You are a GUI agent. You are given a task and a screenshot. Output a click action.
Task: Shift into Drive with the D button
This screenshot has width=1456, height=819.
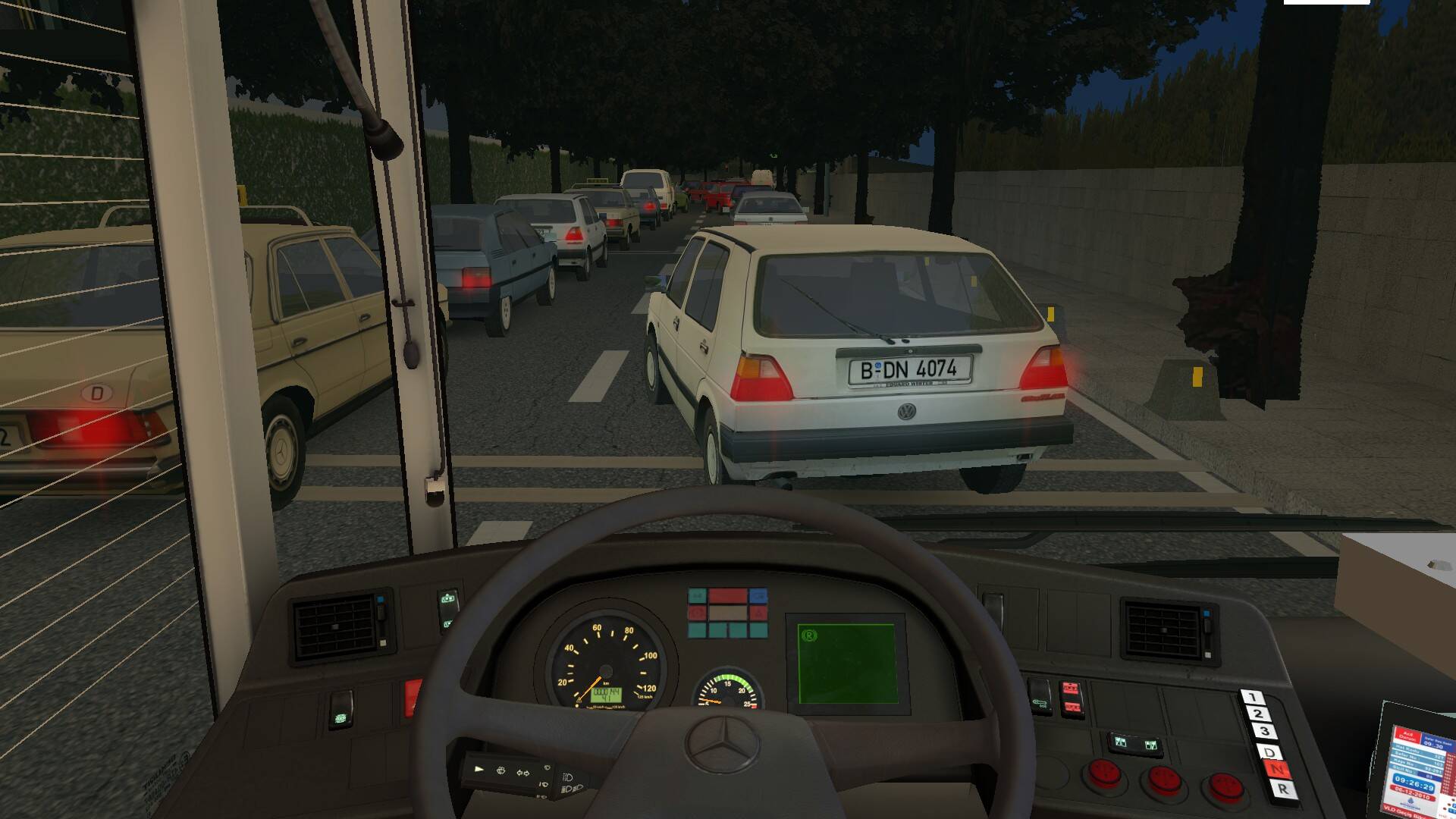point(1269,752)
